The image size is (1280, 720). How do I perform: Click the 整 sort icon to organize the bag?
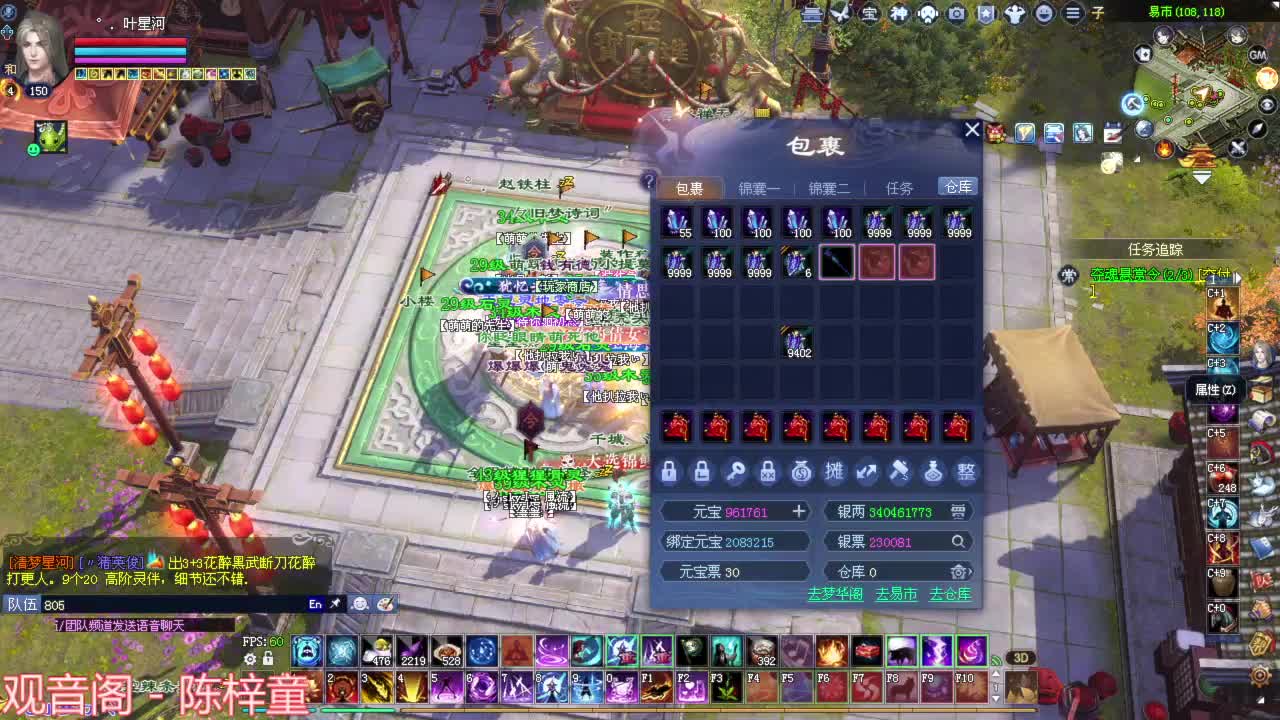(963, 472)
